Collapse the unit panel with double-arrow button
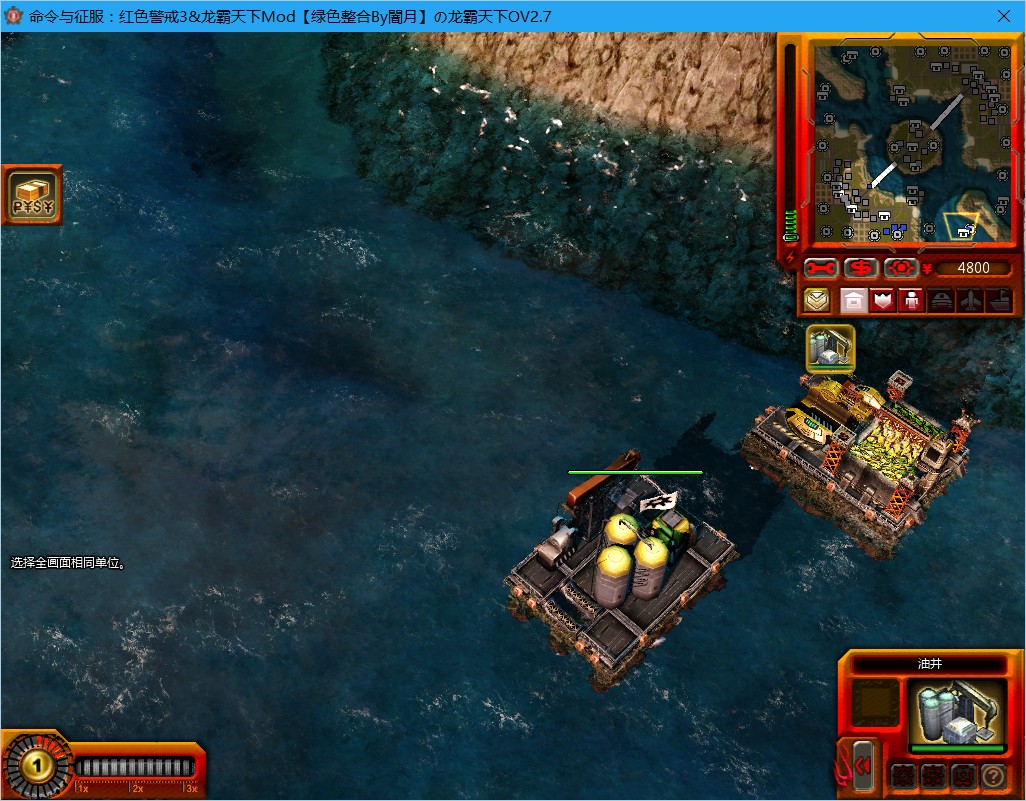 tap(862, 766)
